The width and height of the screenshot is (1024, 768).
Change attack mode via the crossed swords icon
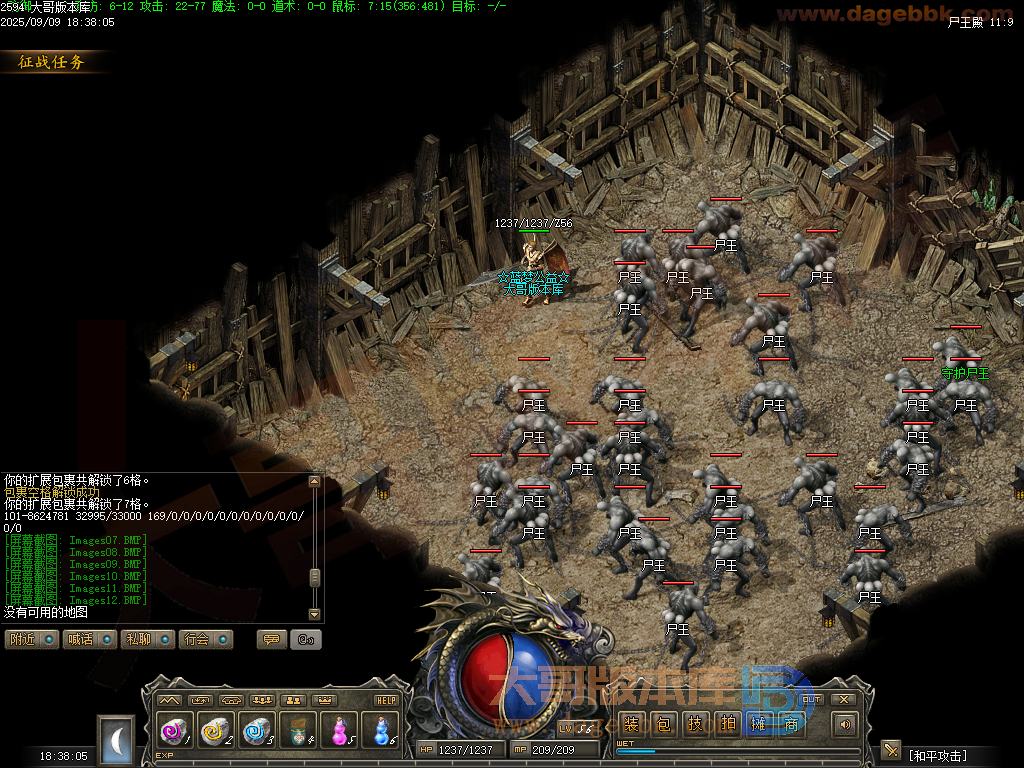click(891, 750)
